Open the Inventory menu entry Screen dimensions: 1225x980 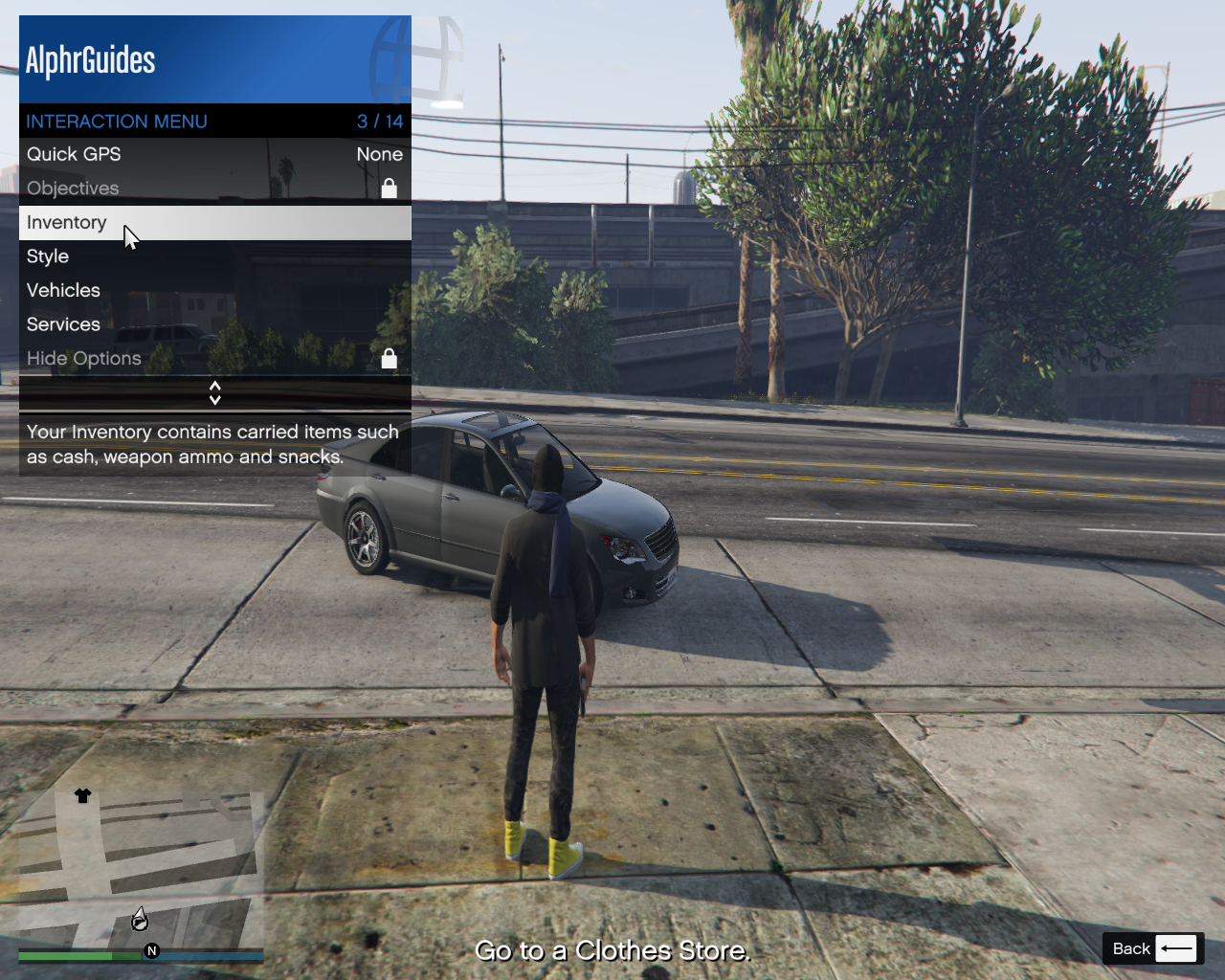pos(214,223)
